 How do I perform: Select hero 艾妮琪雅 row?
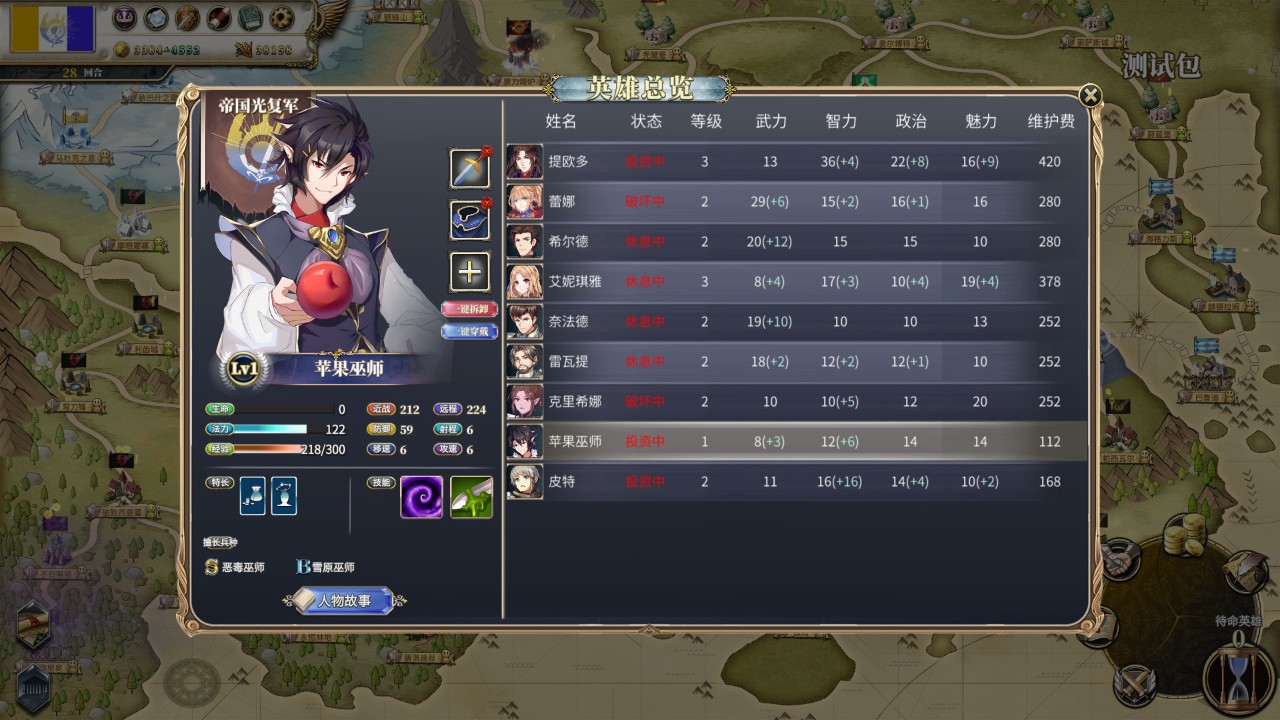pos(575,282)
